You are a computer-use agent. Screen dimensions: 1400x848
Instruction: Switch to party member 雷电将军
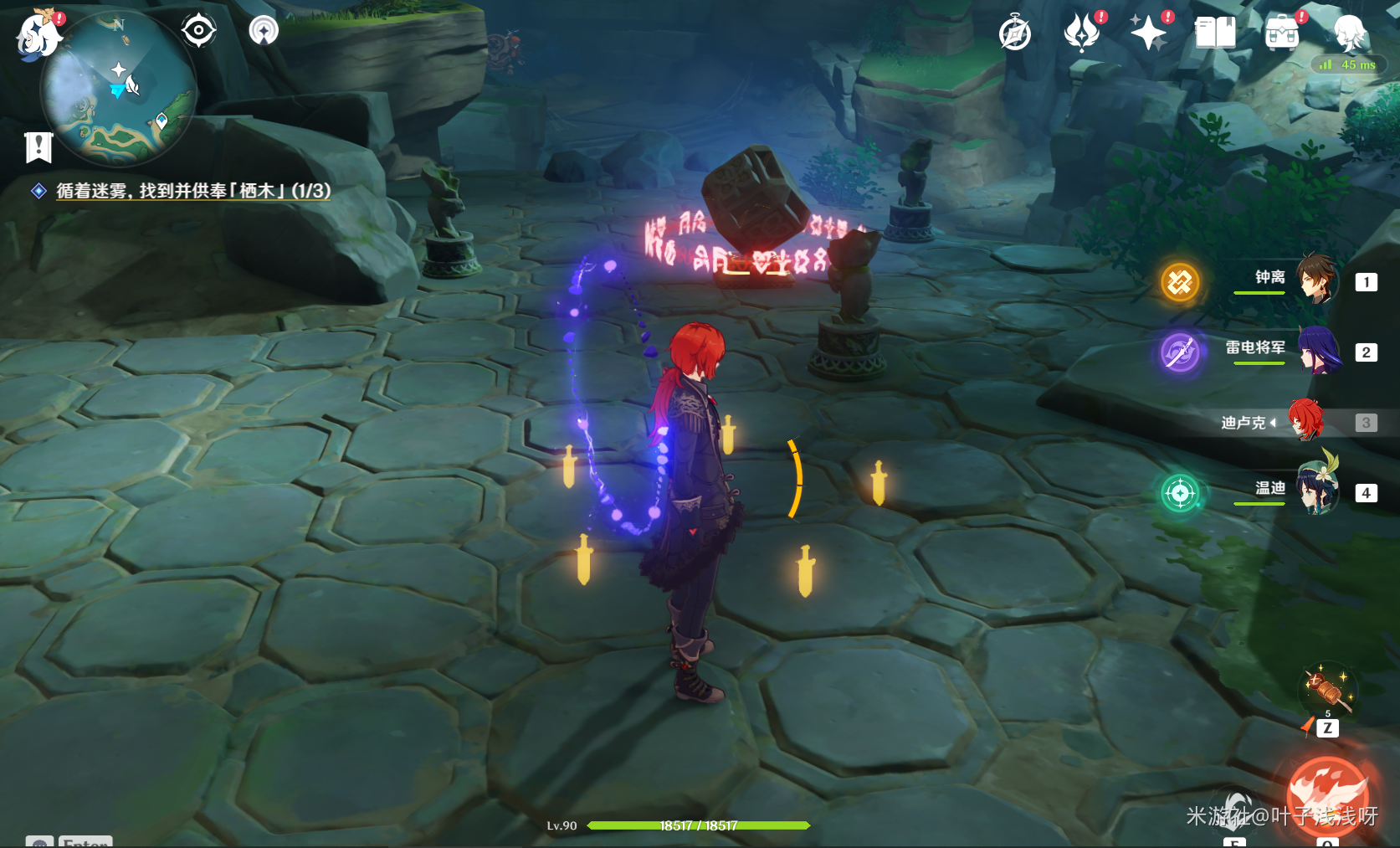(1318, 351)
